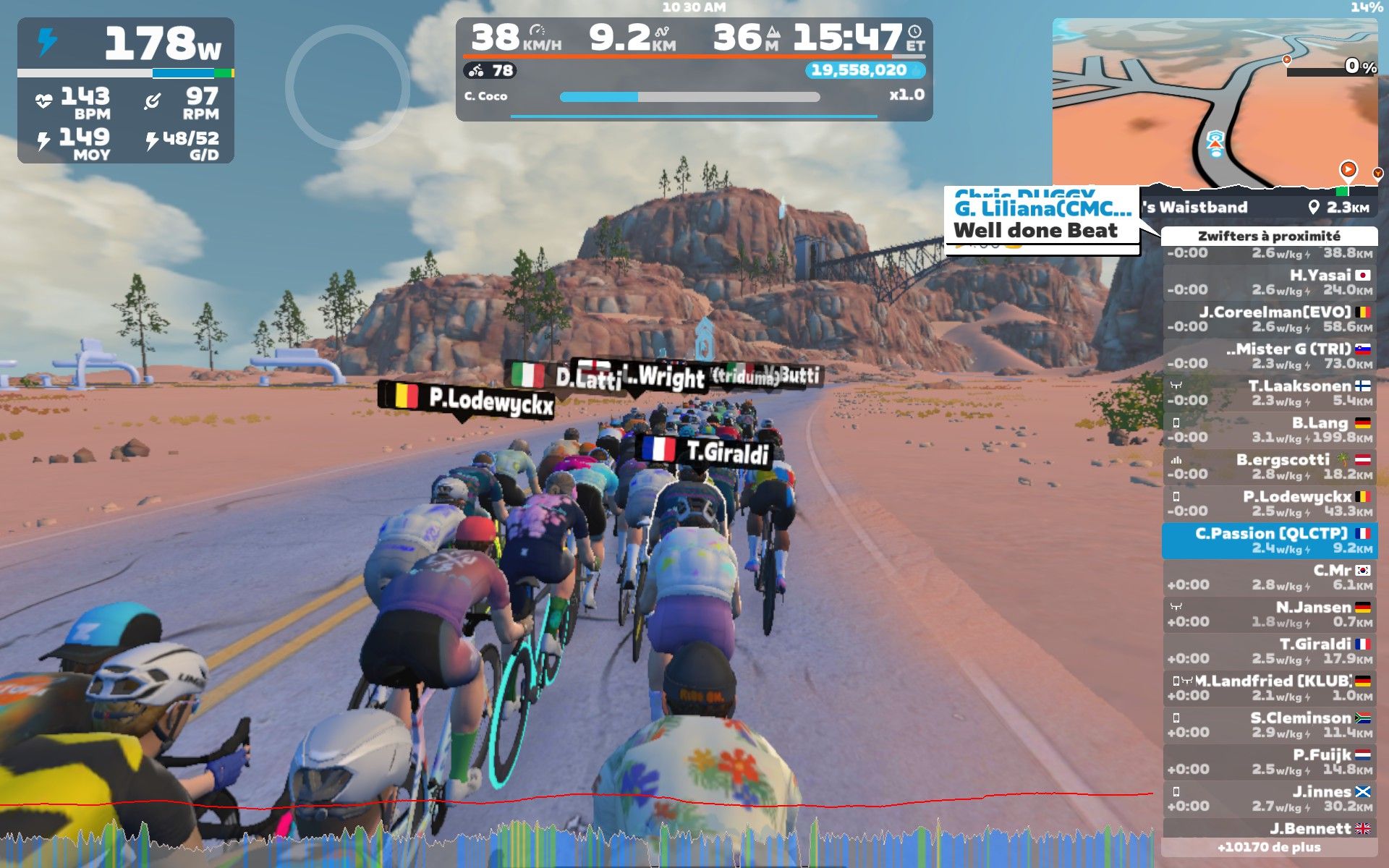
Task: Click T.Giraldi name tag above rider
Action: click(x=705, y=451)
